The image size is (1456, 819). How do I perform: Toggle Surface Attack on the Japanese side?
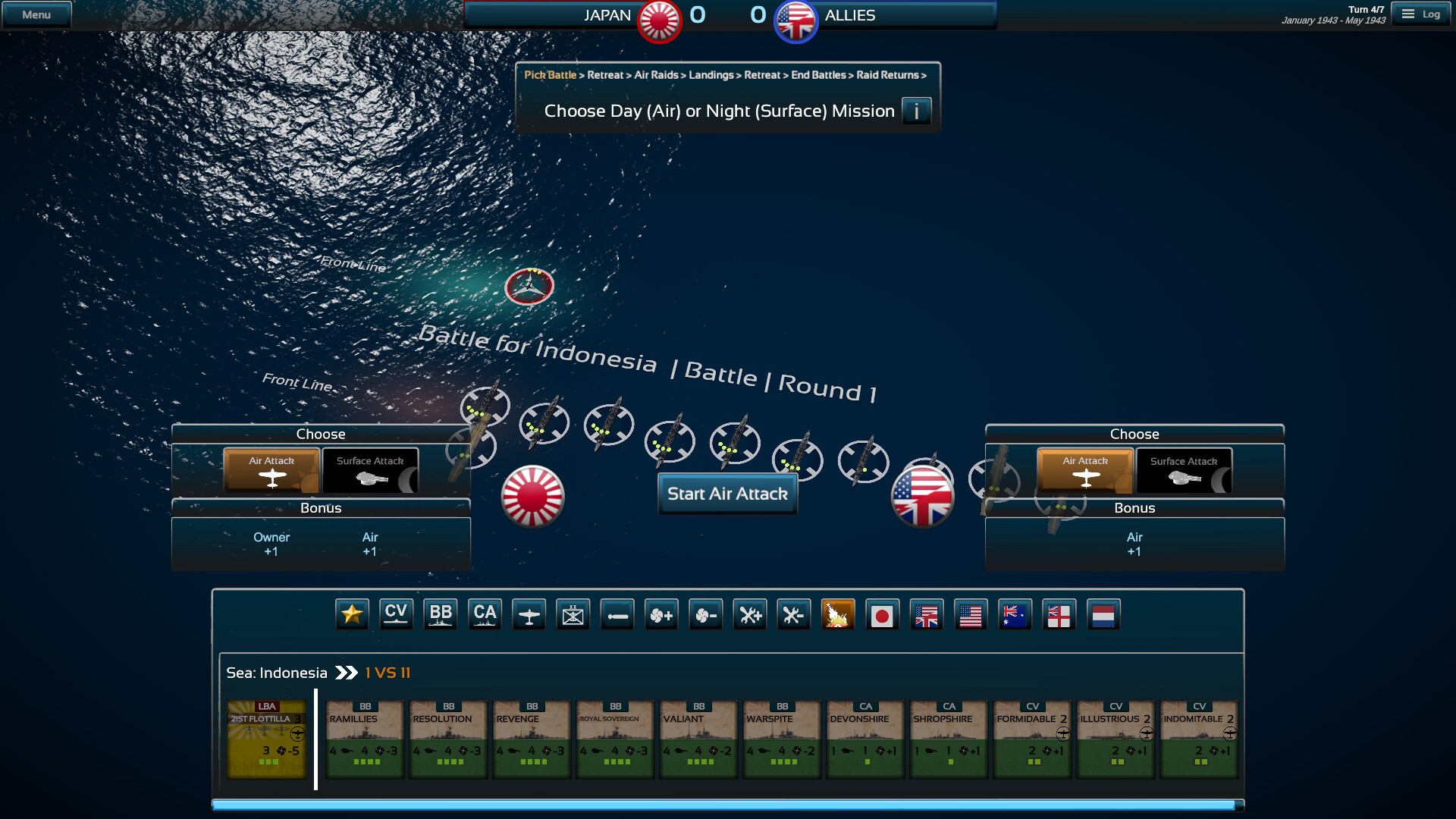tap(370, 470)
